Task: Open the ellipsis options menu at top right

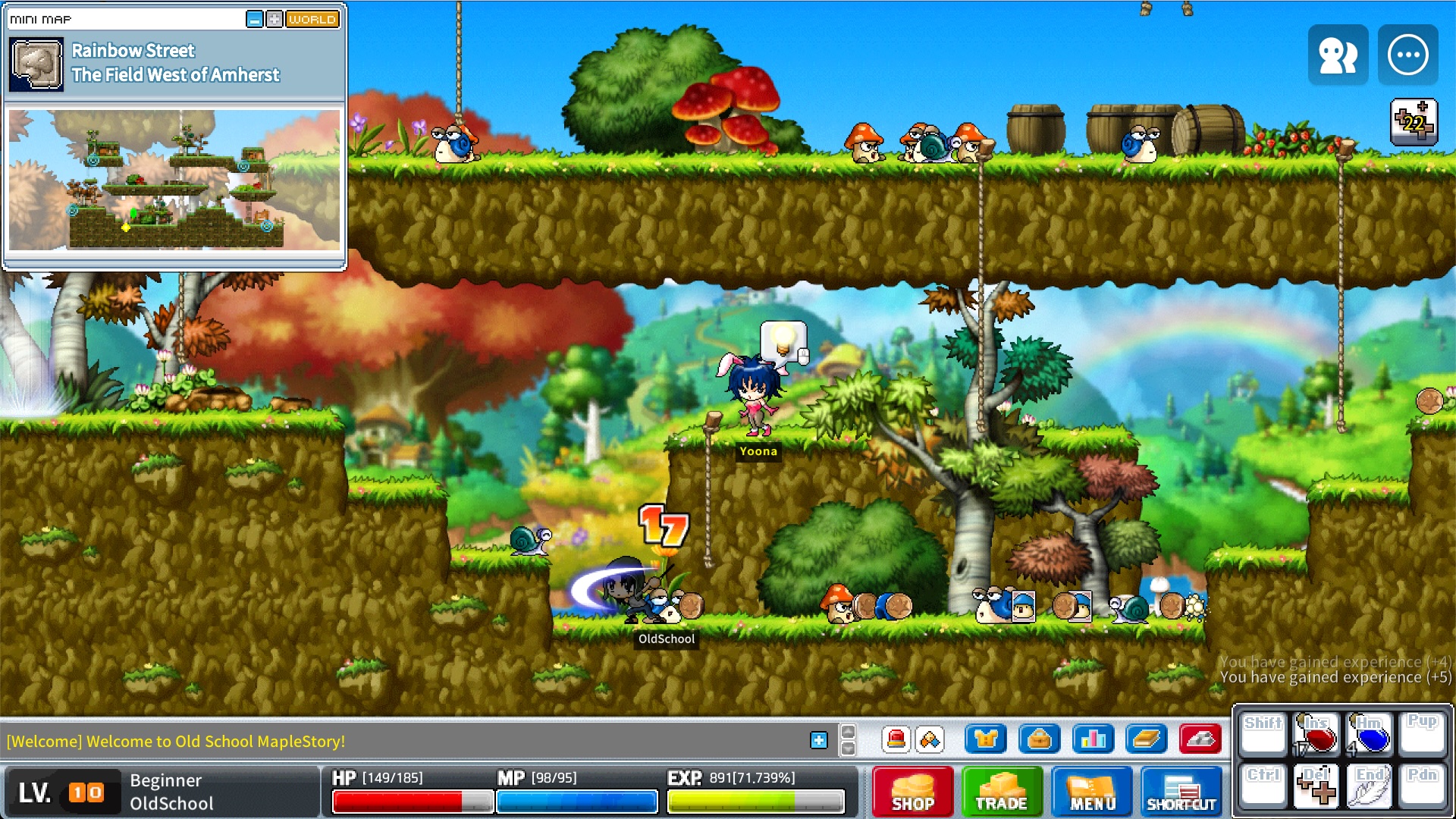Action: click(x=1408, y=54)
